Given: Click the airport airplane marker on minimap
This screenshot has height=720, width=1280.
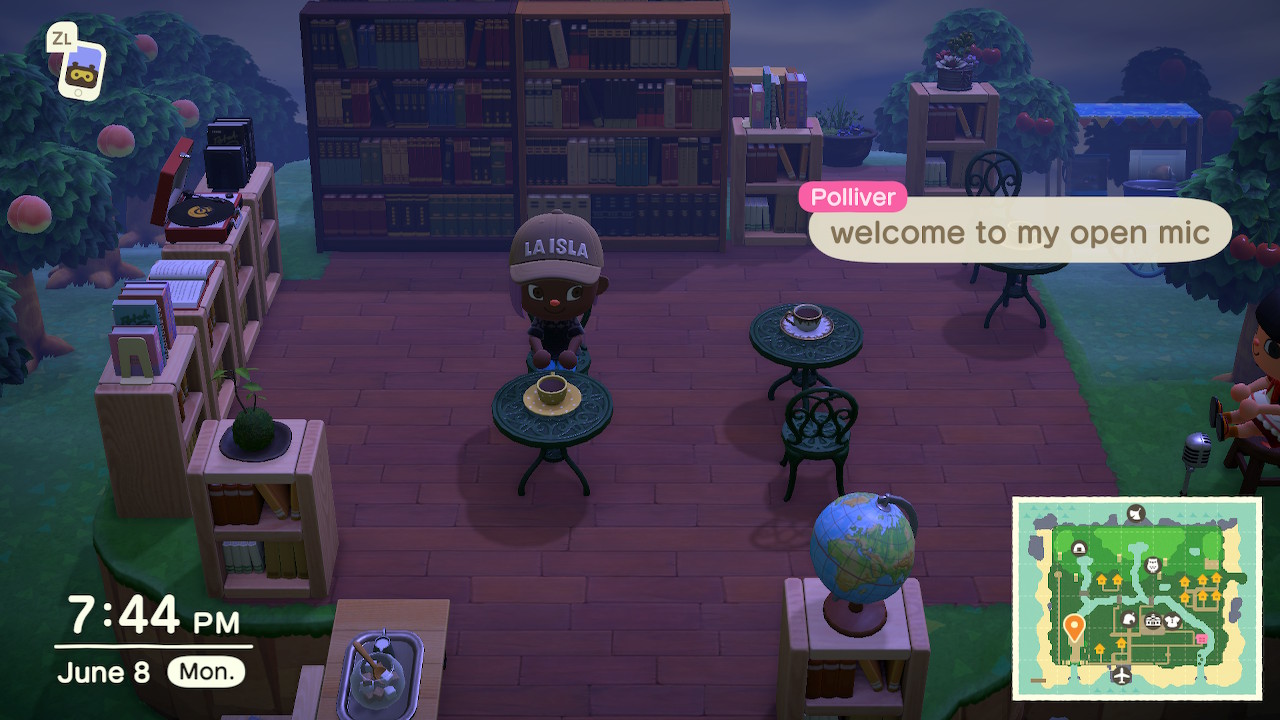Looking at the screenshot, I should [1121, 675].
